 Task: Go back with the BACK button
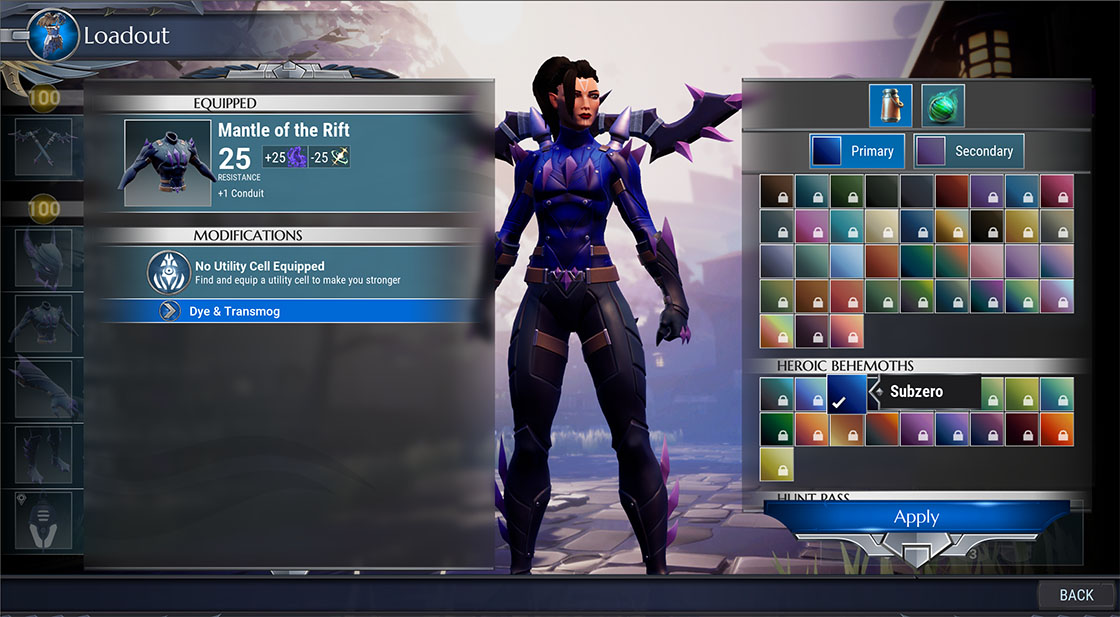tap(1076, 595)
